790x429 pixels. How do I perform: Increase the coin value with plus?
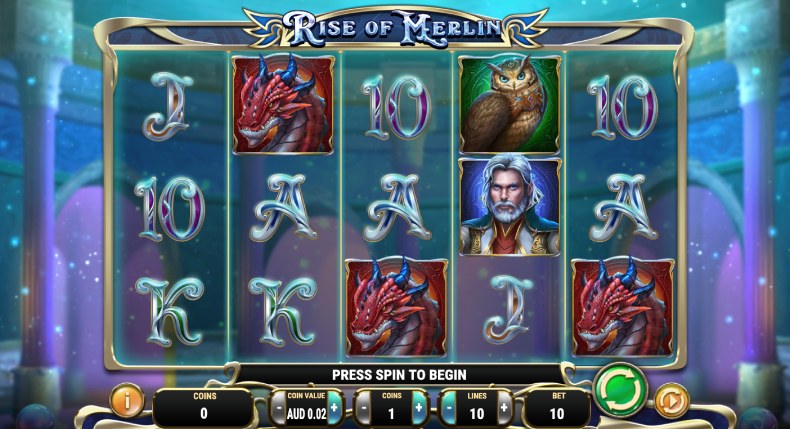[x=334, y=408]
